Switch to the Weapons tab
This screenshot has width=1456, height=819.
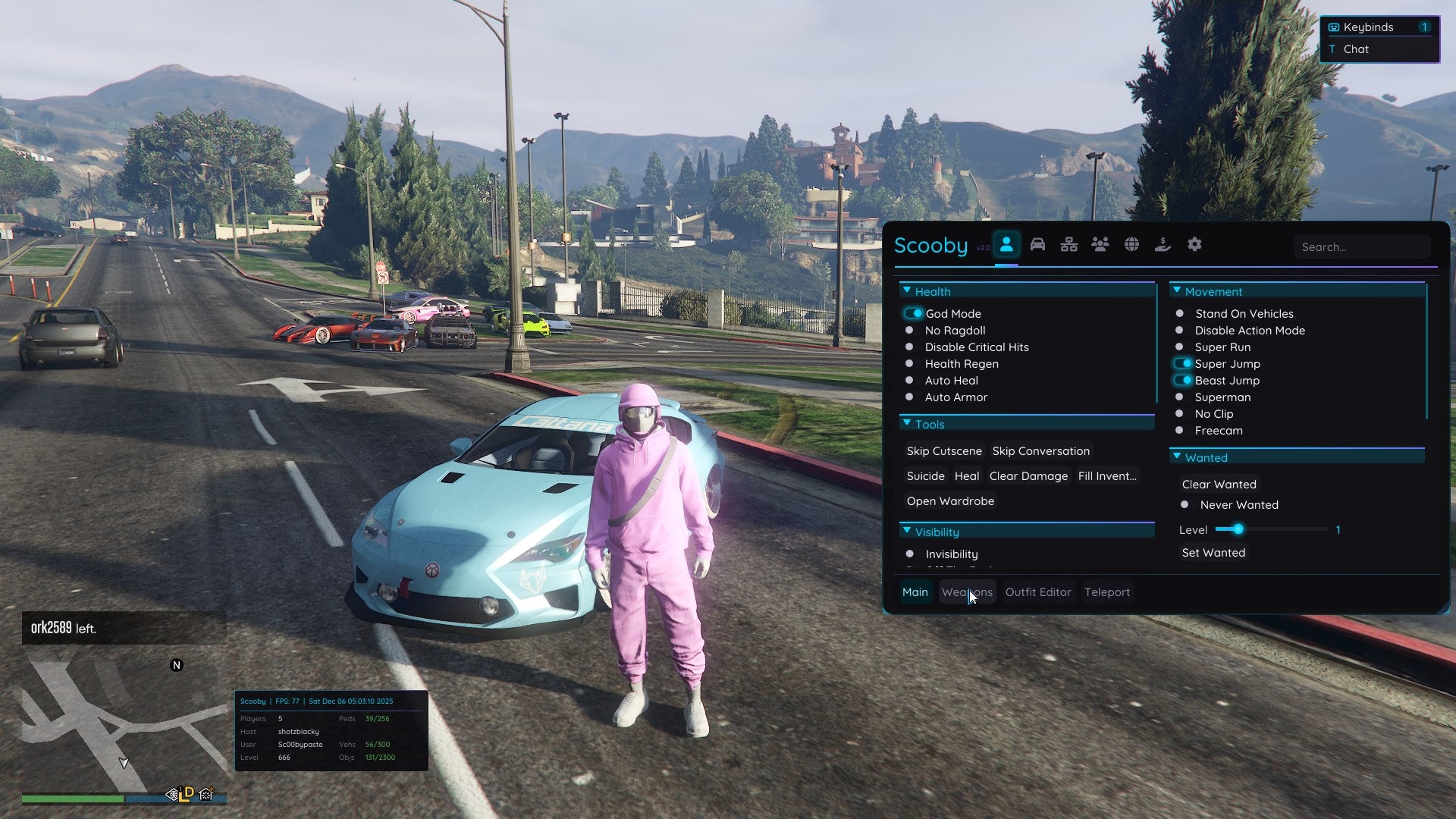point(968,591)
